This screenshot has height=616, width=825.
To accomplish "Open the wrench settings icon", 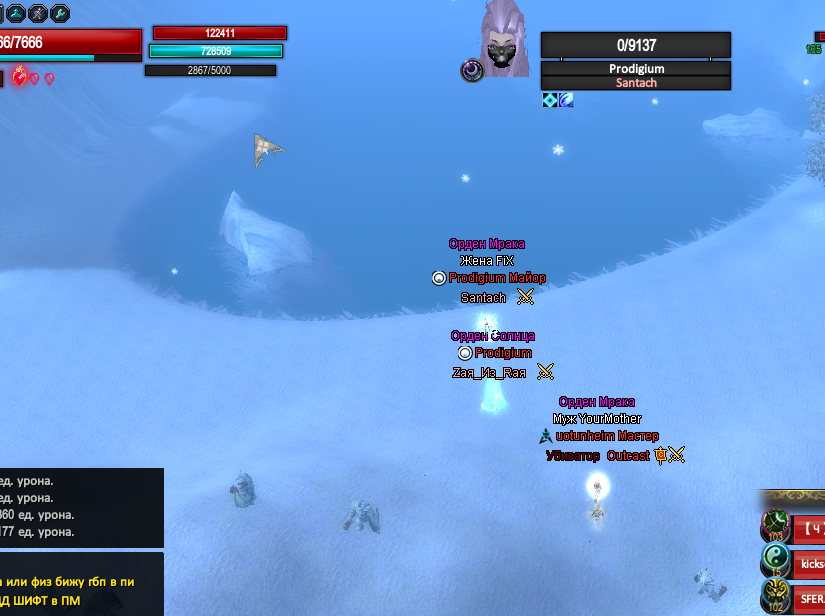I will (x=59, y=13).
